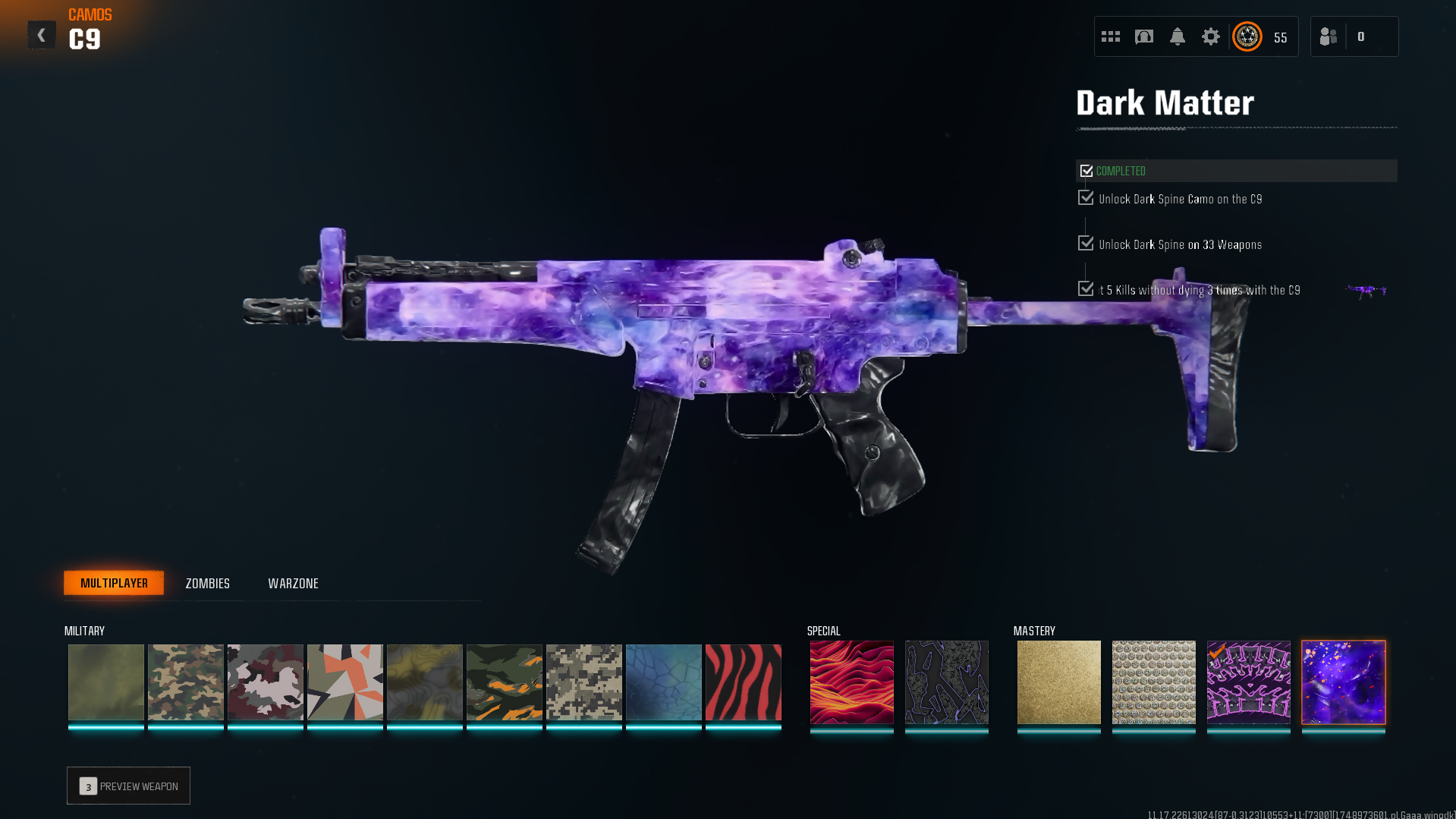The width and height of the screenshot is (1456, 819).
Task: Open the grid menu icon
Action: pyautogui.click(x=1111, y=36)
